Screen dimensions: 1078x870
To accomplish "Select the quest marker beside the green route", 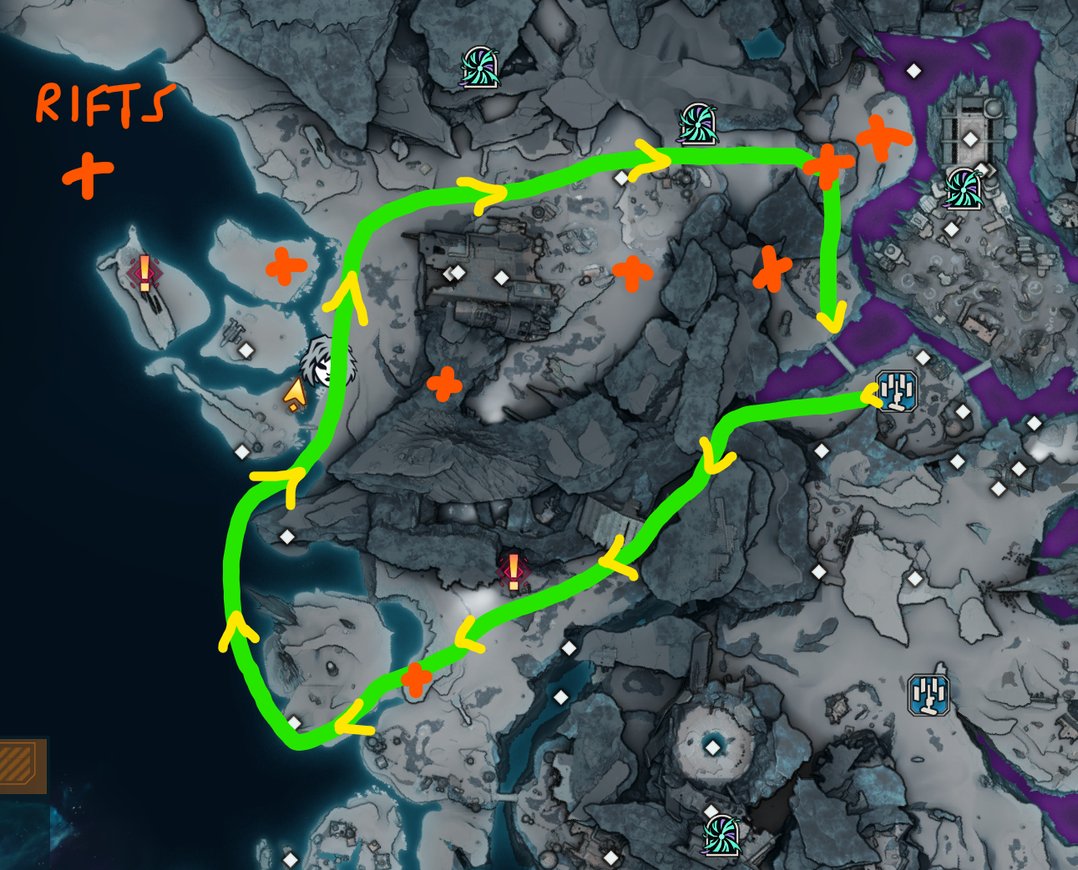I will click(513, 571).
